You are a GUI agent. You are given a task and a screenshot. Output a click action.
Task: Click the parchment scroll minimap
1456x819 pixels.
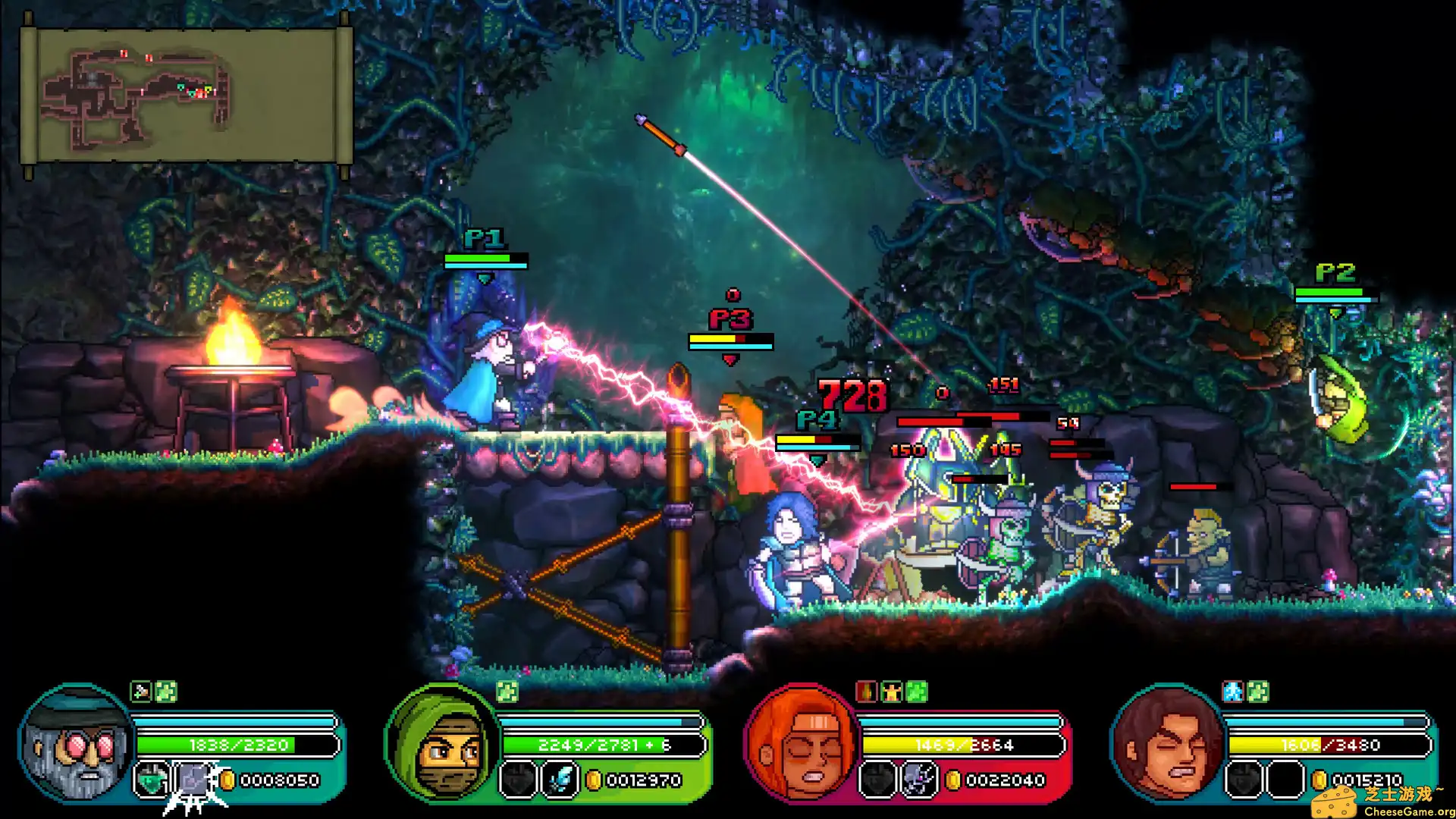(x=186, y=96)
